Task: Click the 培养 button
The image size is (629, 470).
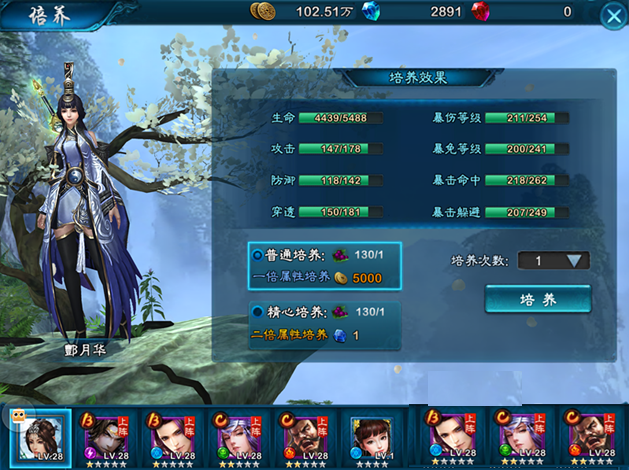Action: [x=537, y=299]
